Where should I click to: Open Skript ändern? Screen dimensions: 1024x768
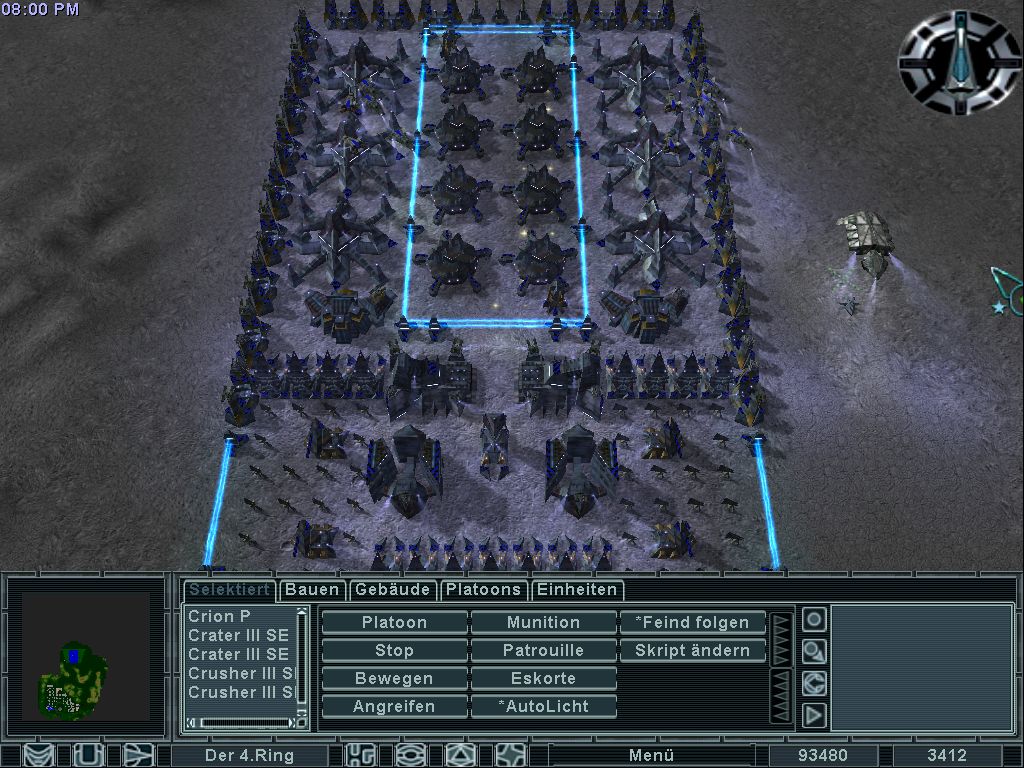tap(692, 650)
